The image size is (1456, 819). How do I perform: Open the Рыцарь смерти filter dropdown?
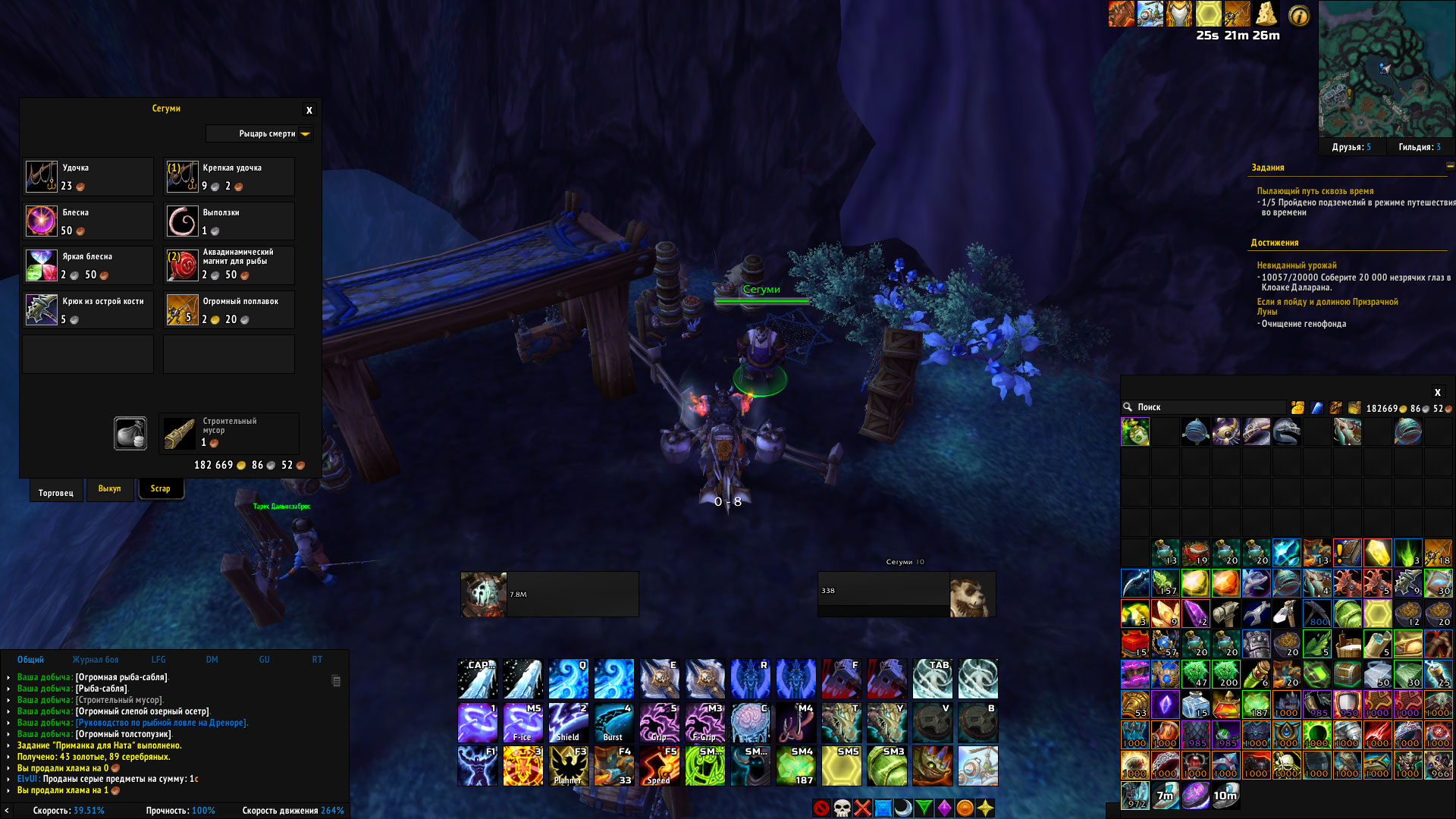(x=305, y=134)
